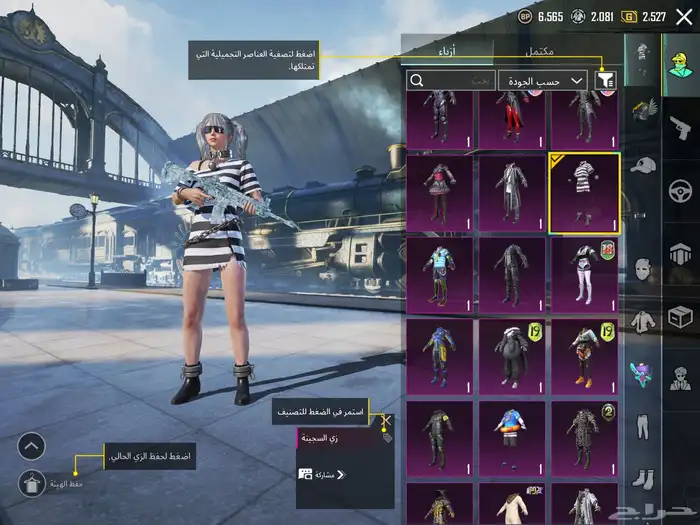Open the cosmetics filter funnel button
This screenshot has width=700, height=525.
tap(605, 81)
